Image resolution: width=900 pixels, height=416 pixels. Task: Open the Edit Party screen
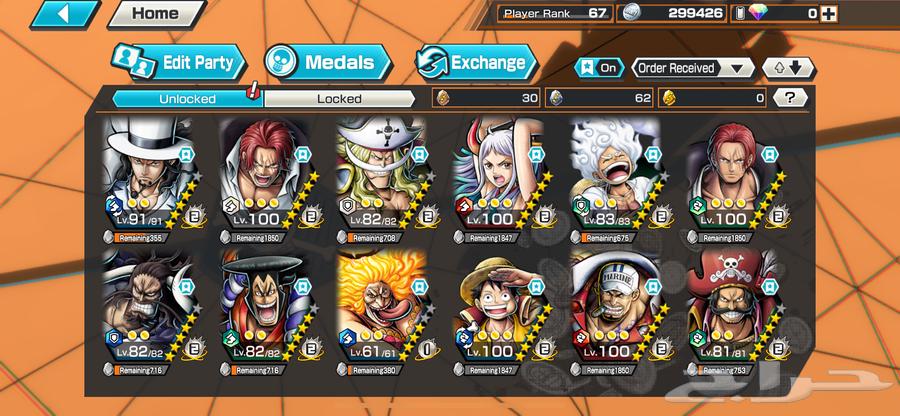pos(177,62)
